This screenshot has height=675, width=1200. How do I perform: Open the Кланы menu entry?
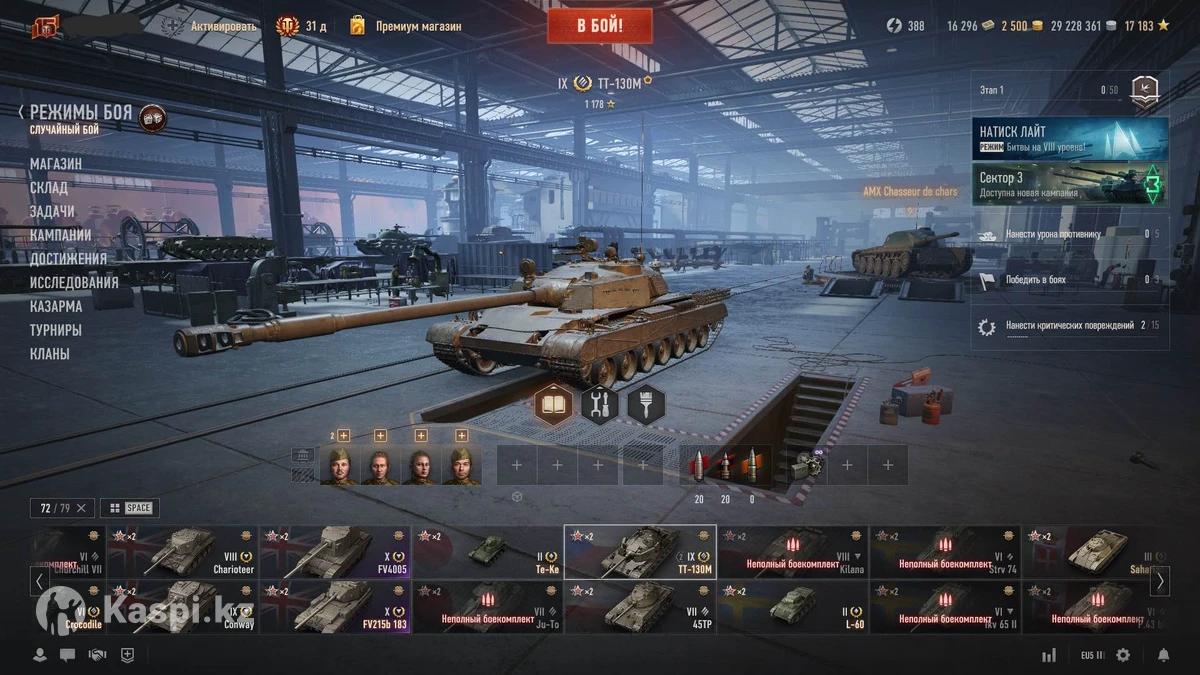tap(50, 354)
